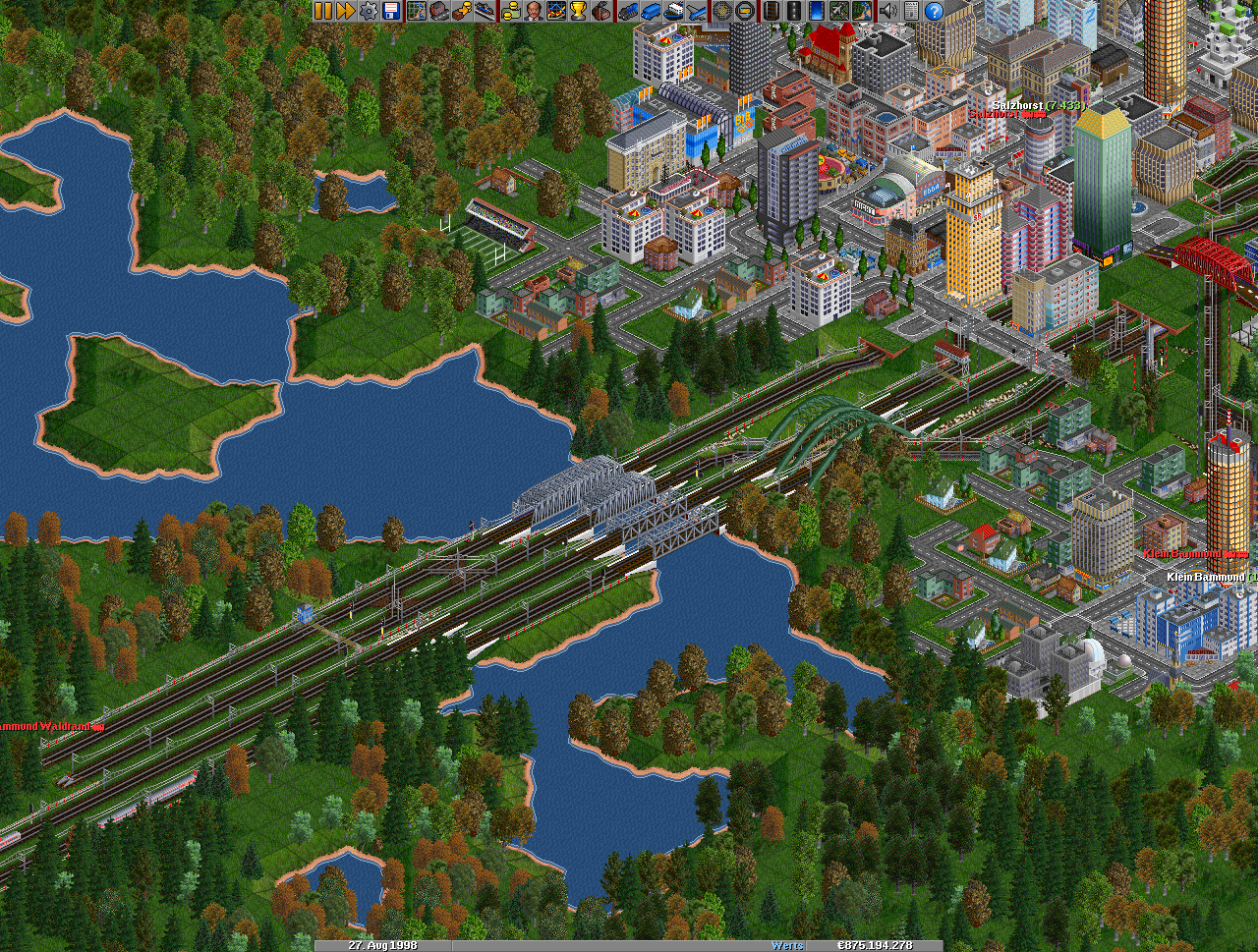Screen dimensions: 1258x952
Task: Open the sound and music menu
Action: pos(888,11)
